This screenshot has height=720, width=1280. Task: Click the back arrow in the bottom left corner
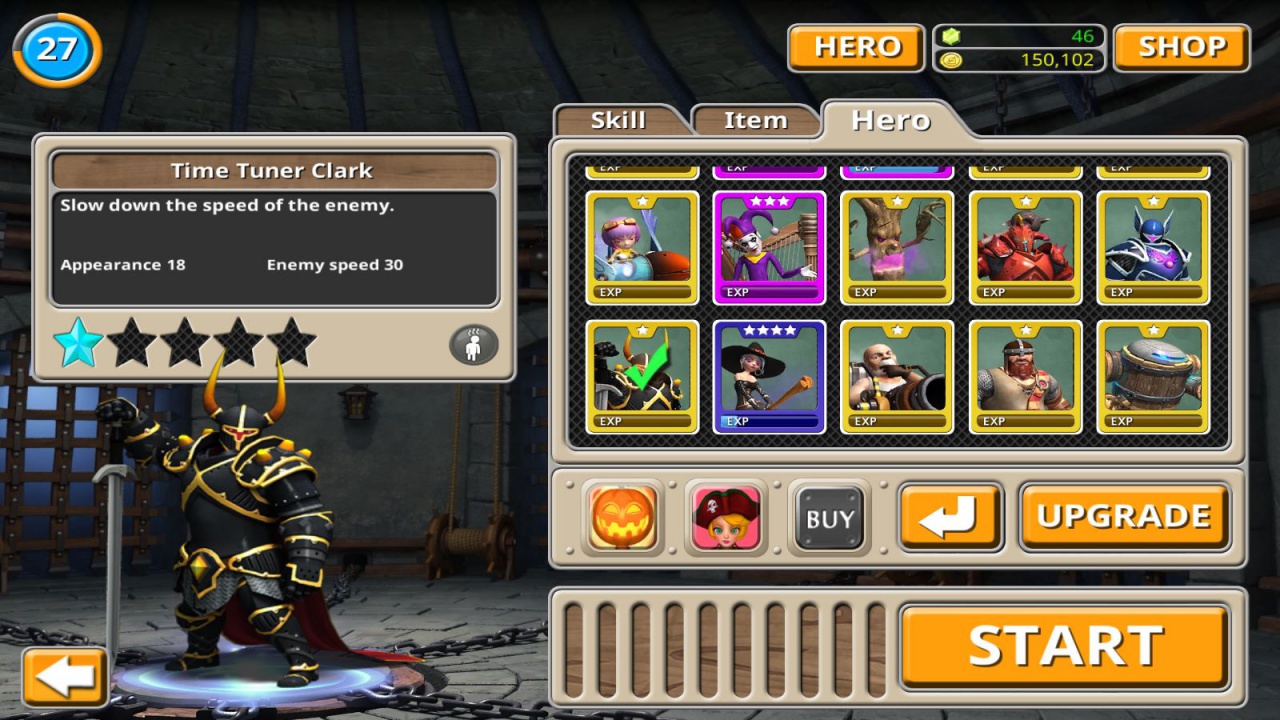click(64, 676)
